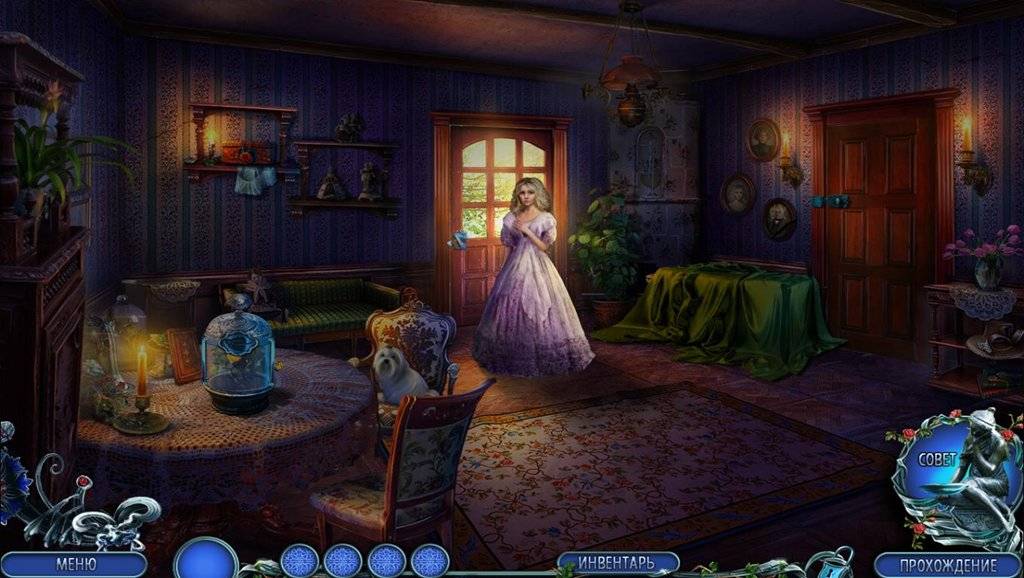This screenshot has width=1024, height=578.
Task: Click the large blue round orb
Action: pyautogui.click(x=205, y=560)
